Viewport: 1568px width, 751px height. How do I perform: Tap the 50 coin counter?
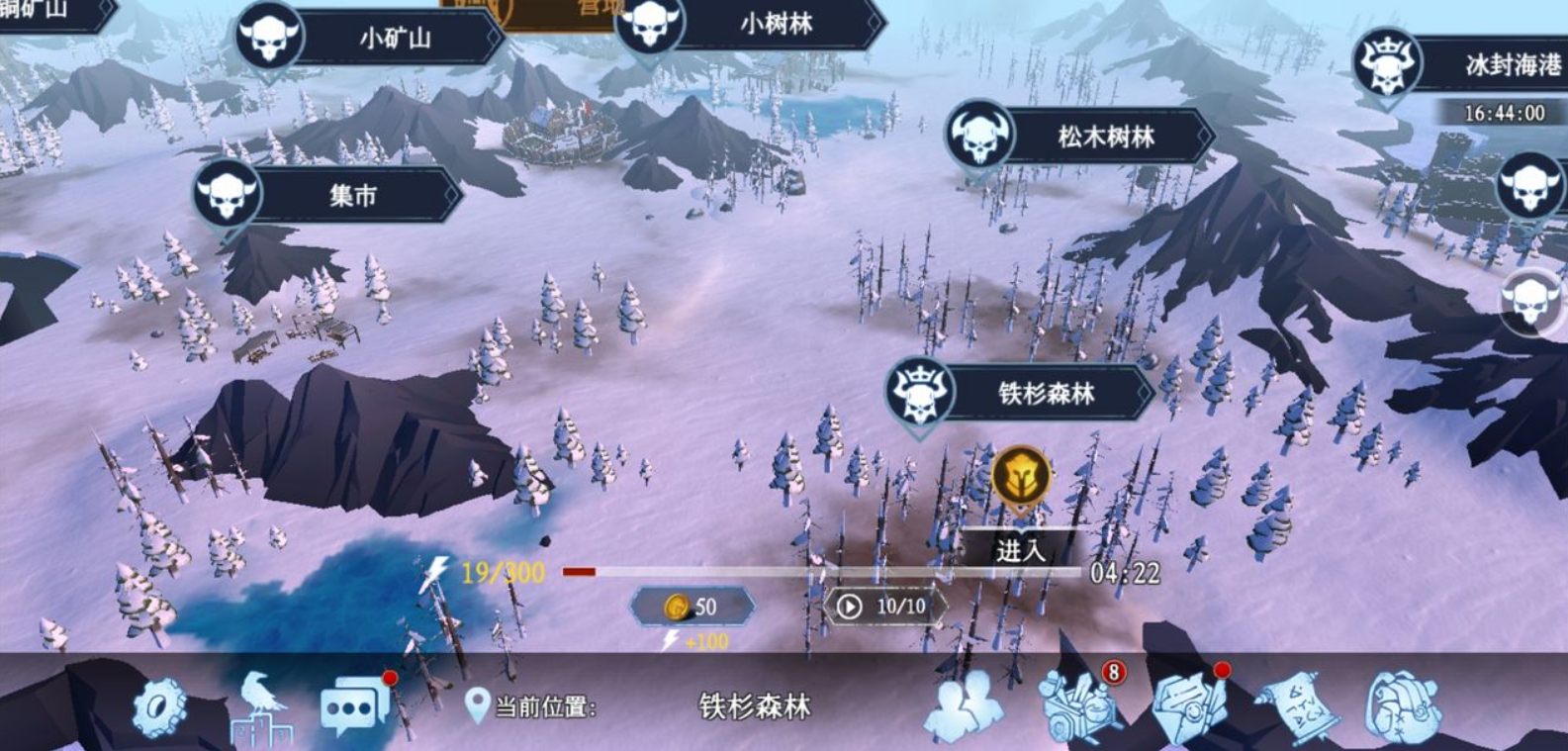692,607
